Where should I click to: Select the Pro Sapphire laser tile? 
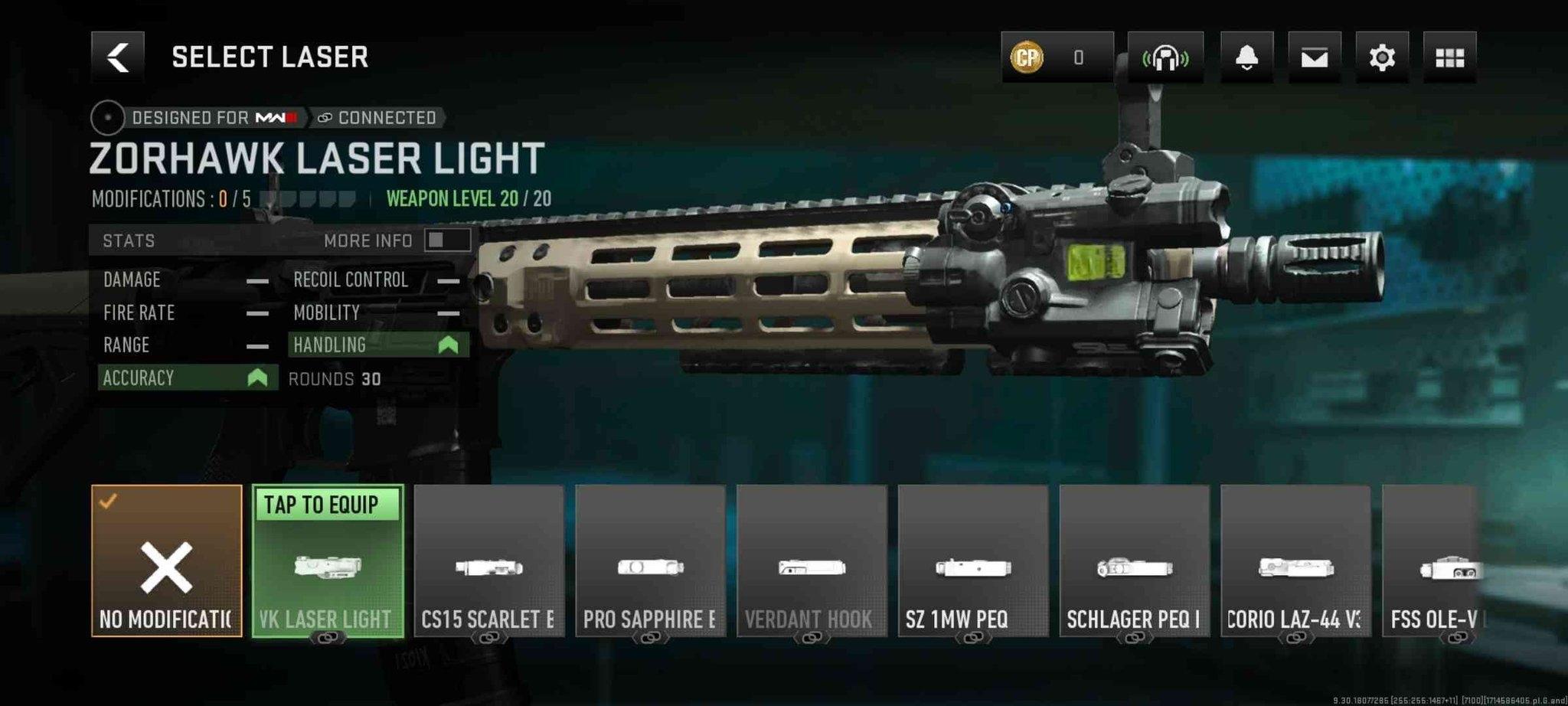[651, 561]
